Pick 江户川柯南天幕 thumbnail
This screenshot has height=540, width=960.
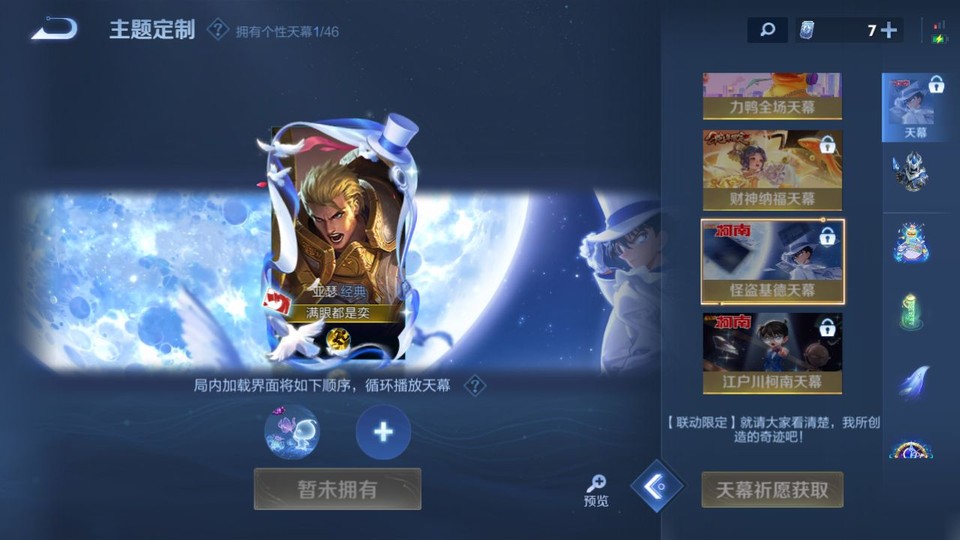tap(771, 352)
